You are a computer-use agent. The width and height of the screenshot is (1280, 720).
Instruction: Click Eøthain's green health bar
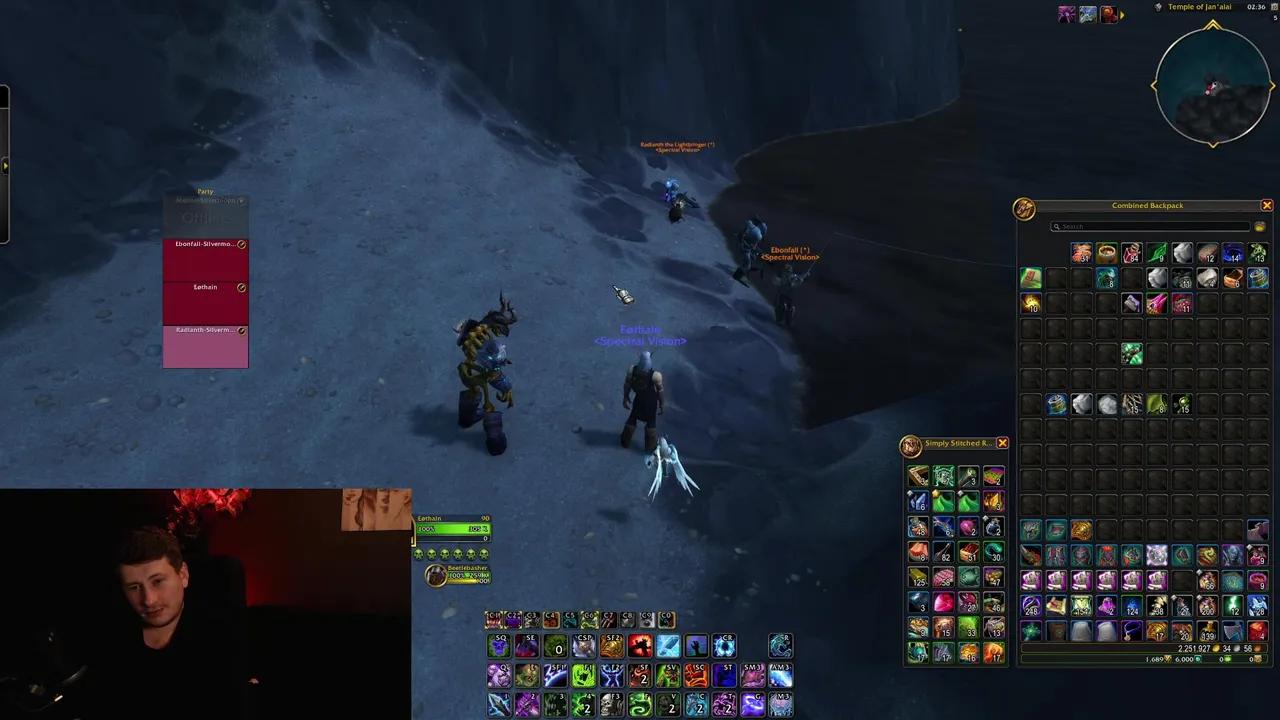click(x=455, y=528)
